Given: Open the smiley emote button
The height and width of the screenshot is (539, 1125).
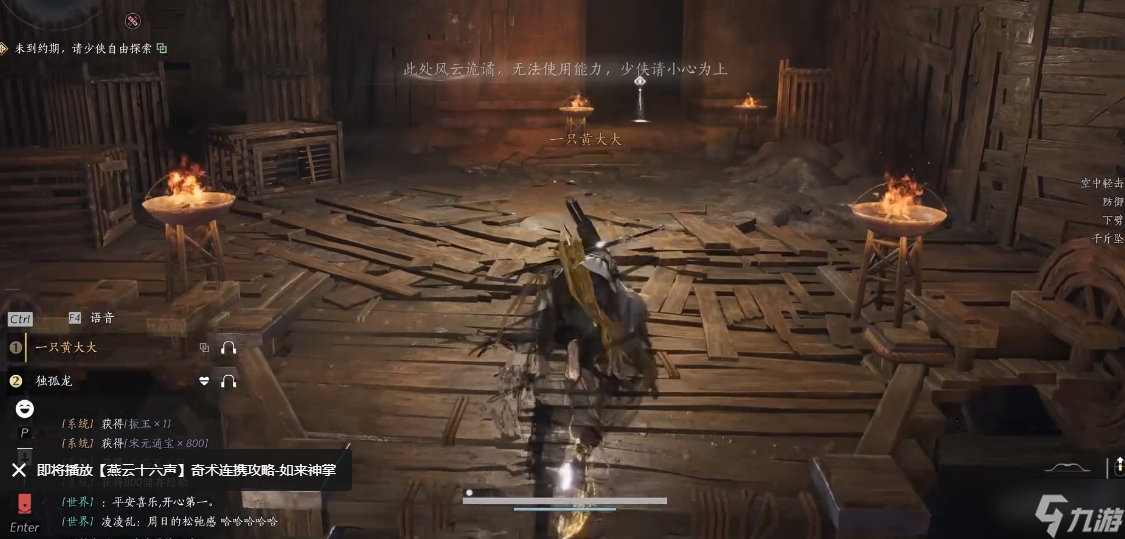Looking at the screenshot, I should [x=25, y=408].
